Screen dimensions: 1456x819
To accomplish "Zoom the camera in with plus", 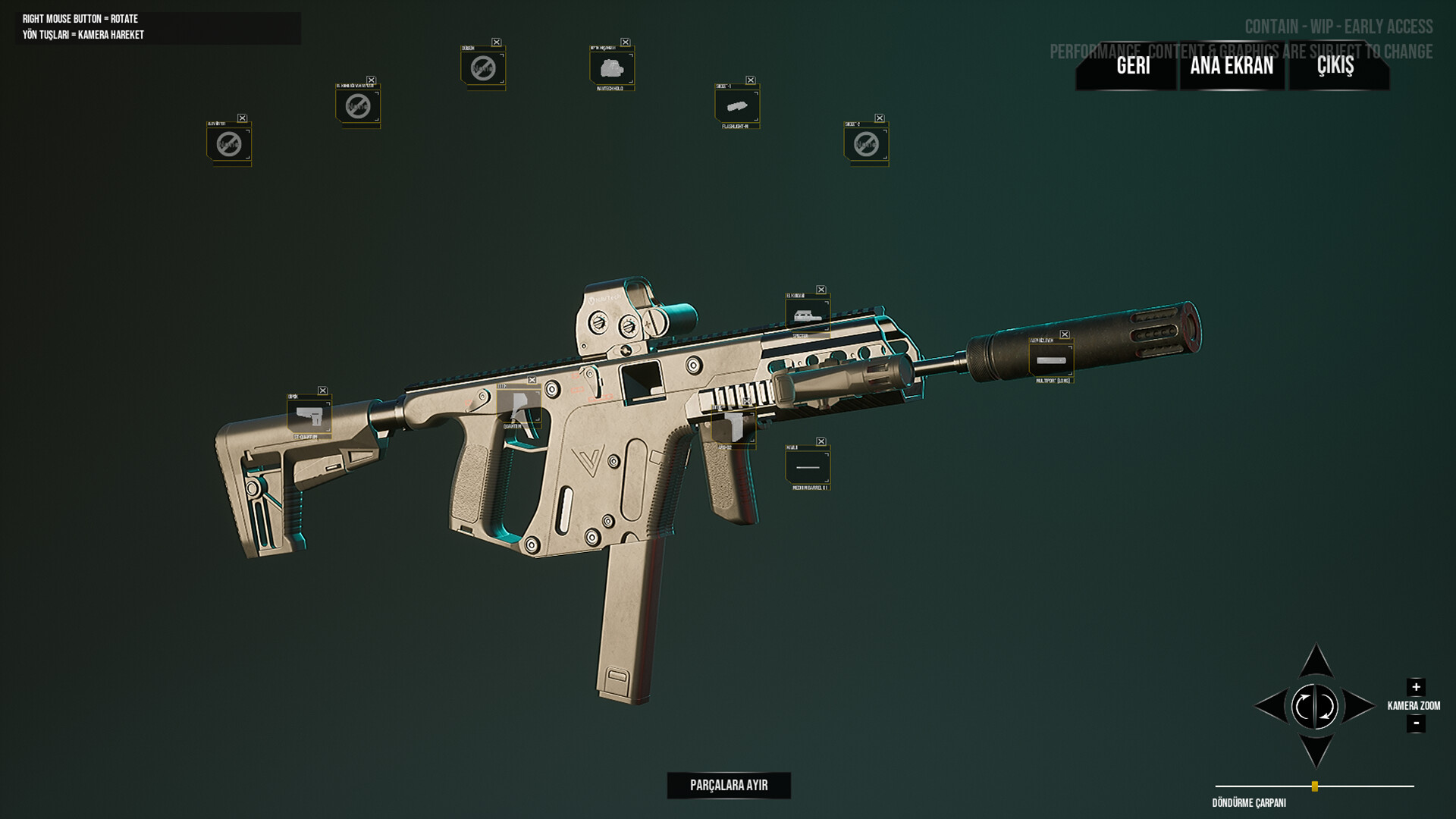I will 1416,687.
